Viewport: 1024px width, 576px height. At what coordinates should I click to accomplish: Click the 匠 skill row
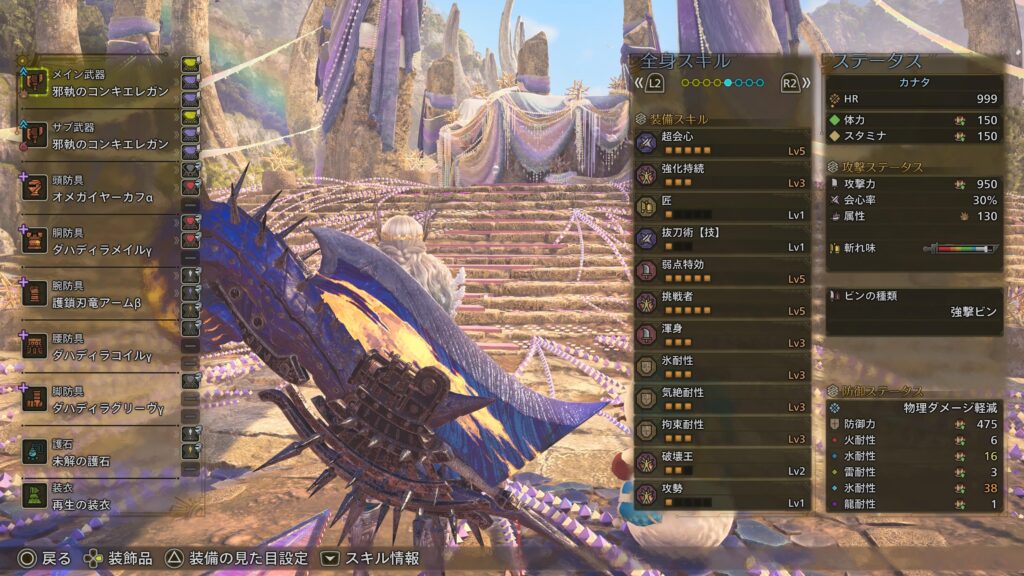pos(721,208)
